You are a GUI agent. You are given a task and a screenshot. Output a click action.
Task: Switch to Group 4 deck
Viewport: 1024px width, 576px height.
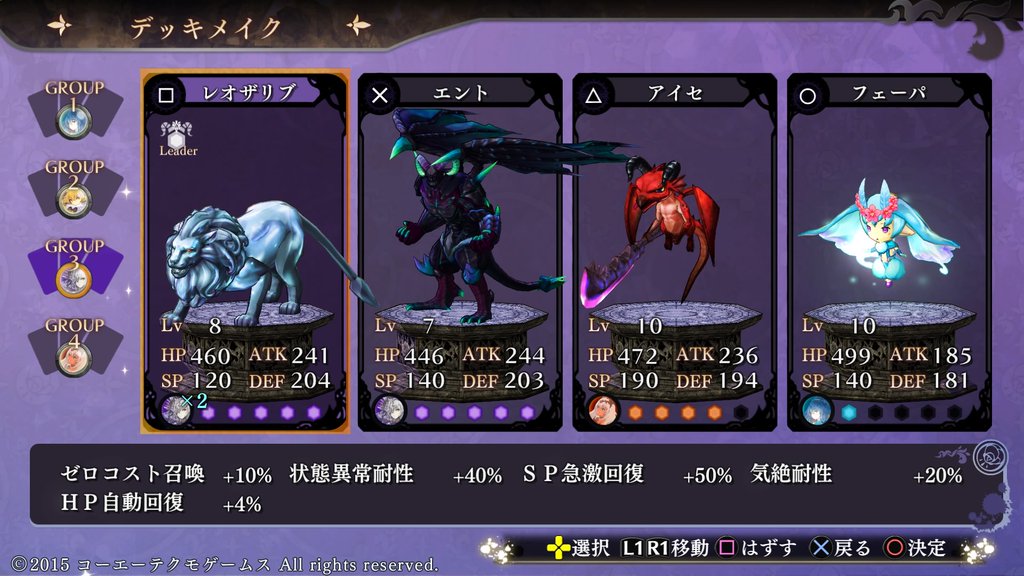(74, 345)
